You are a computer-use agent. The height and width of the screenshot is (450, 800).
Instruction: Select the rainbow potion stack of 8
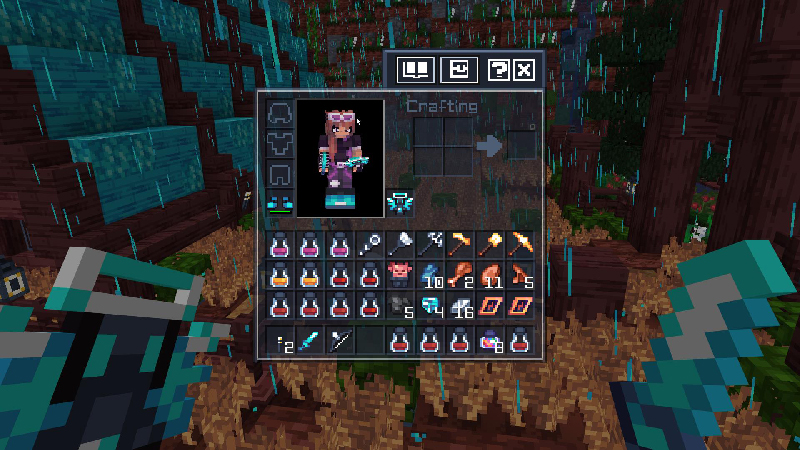[490, 342]
